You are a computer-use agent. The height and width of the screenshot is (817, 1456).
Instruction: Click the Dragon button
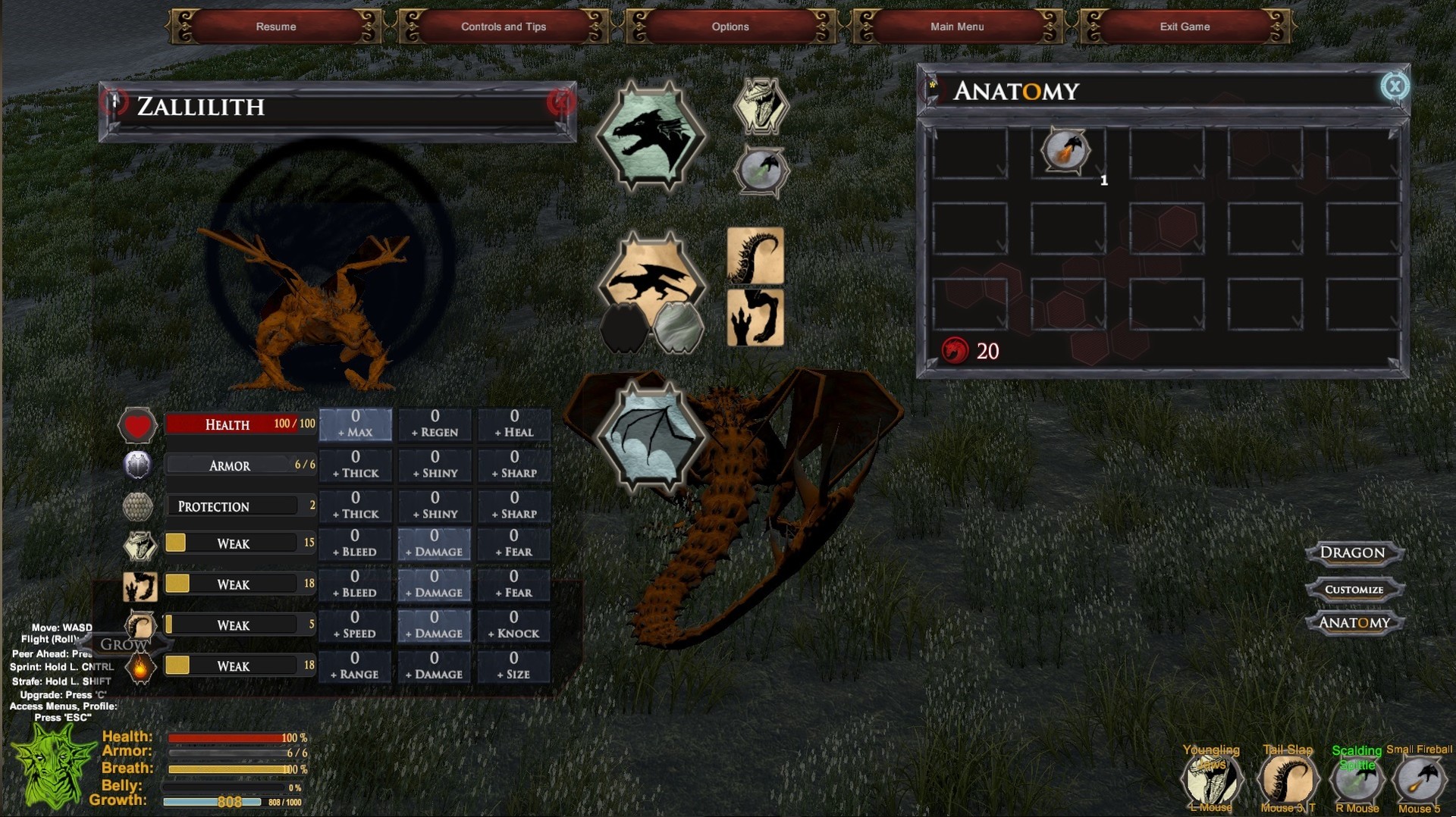pos(1354,553)
